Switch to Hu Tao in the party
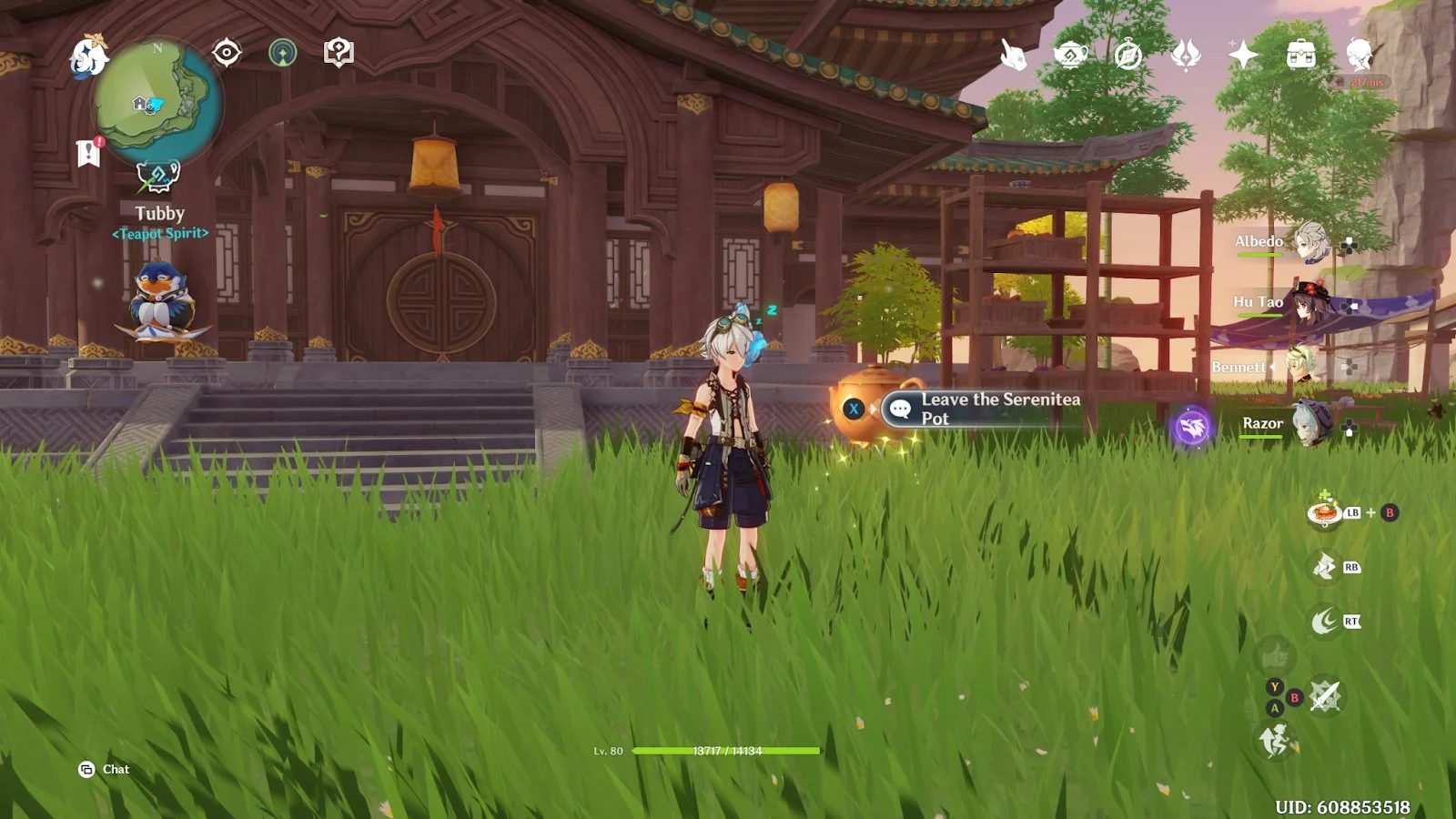This screenshot has height=819, width=1456. pyautogui.click(x=1310, y=303)
